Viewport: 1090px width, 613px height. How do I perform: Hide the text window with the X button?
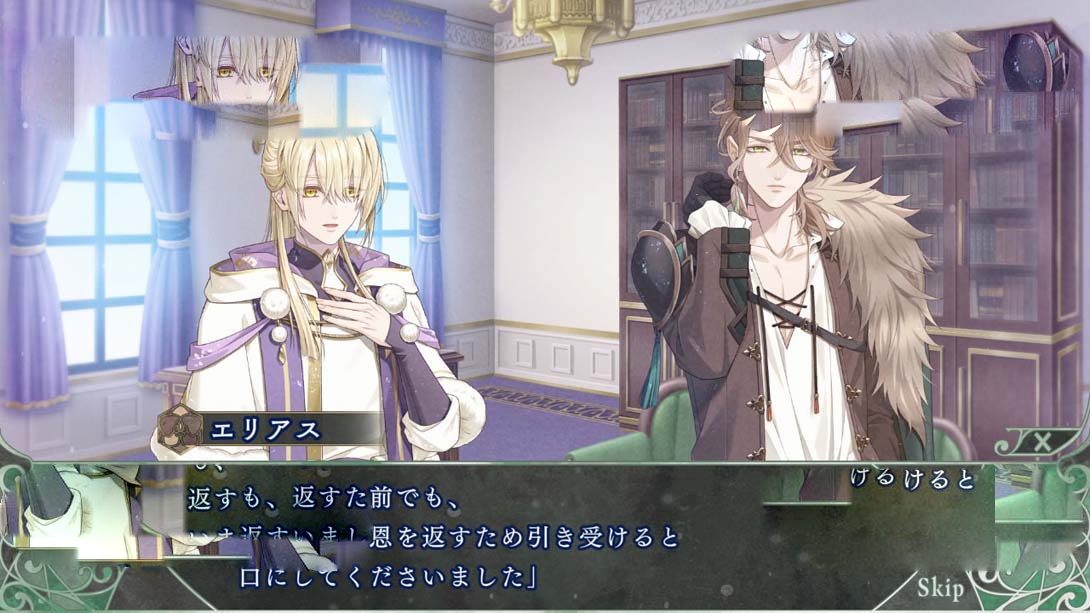pyautogui.click(x=1042, y=441)
